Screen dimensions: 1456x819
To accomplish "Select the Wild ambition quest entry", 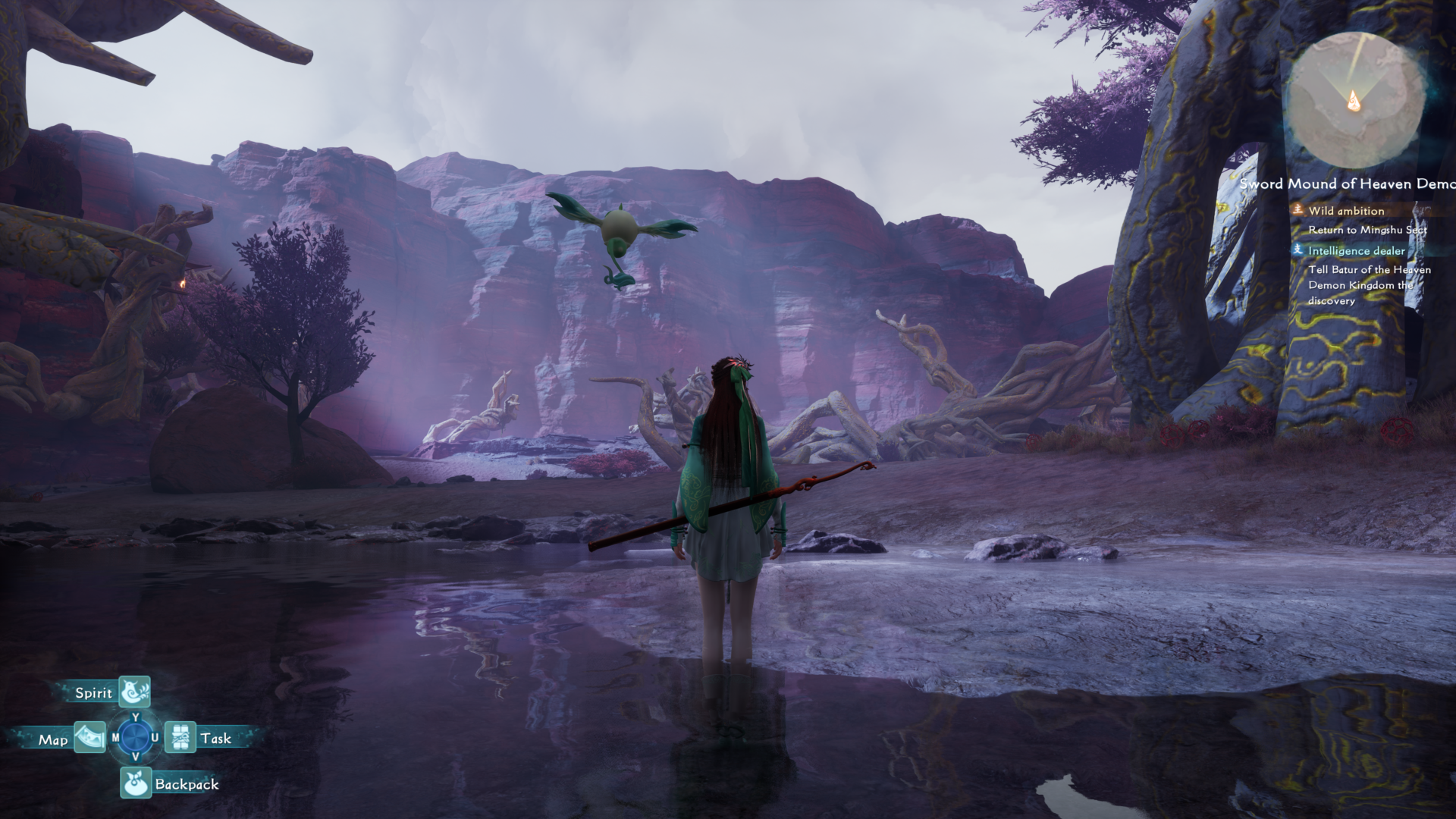I will (x=1345, y=211).
